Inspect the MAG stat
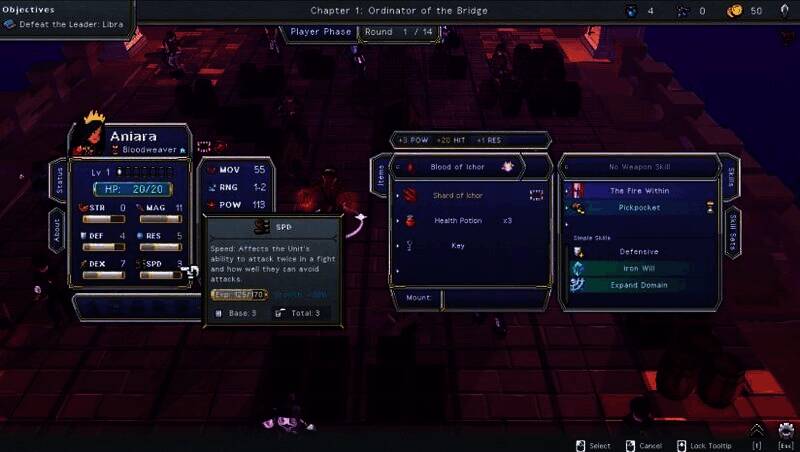Image resolution: width=800 pixels, height=452 pixels. [x=162, y=209]
